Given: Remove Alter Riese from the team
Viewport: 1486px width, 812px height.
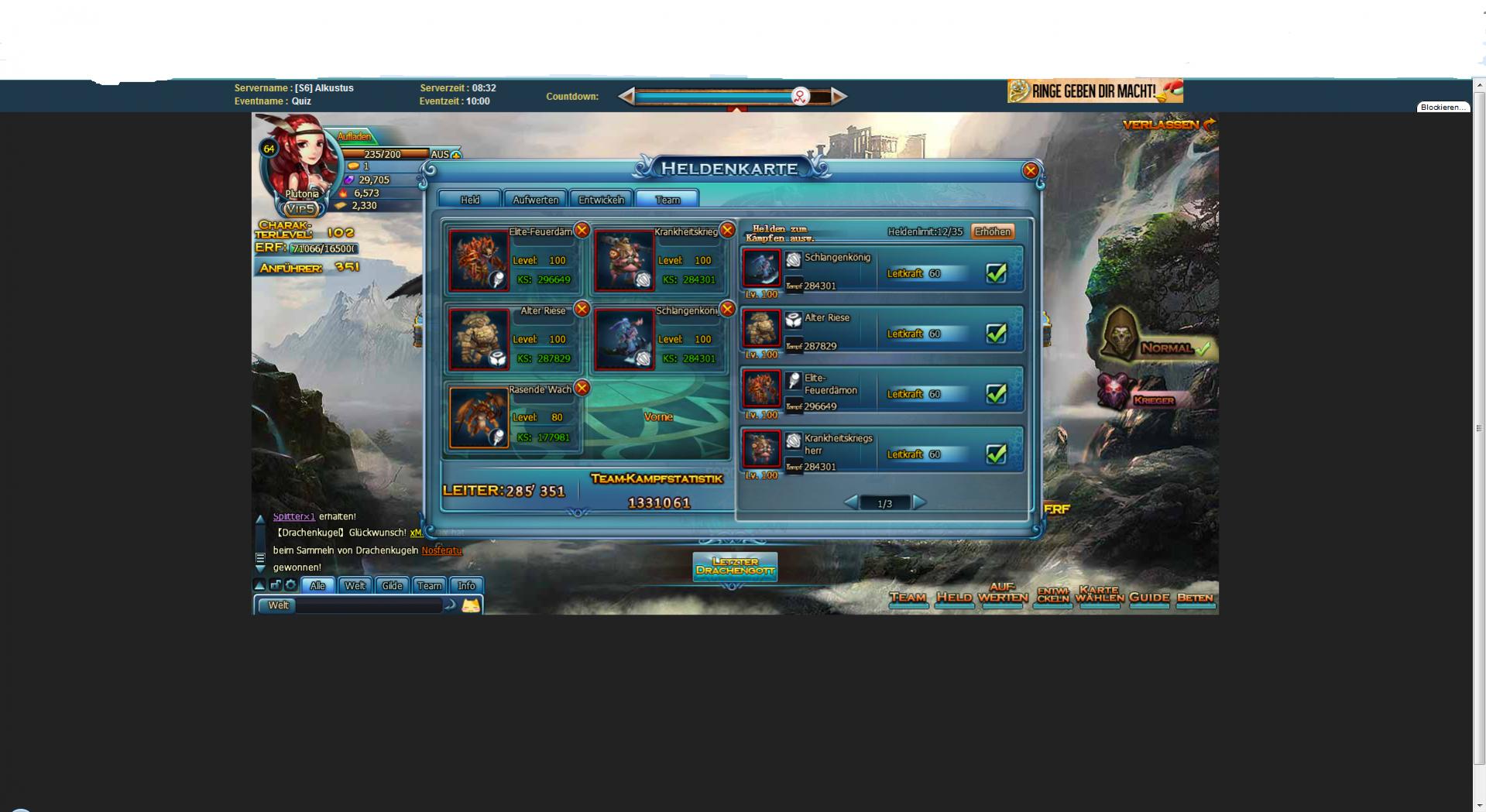Looking at the screenshot, I should (x=582, y=309).
